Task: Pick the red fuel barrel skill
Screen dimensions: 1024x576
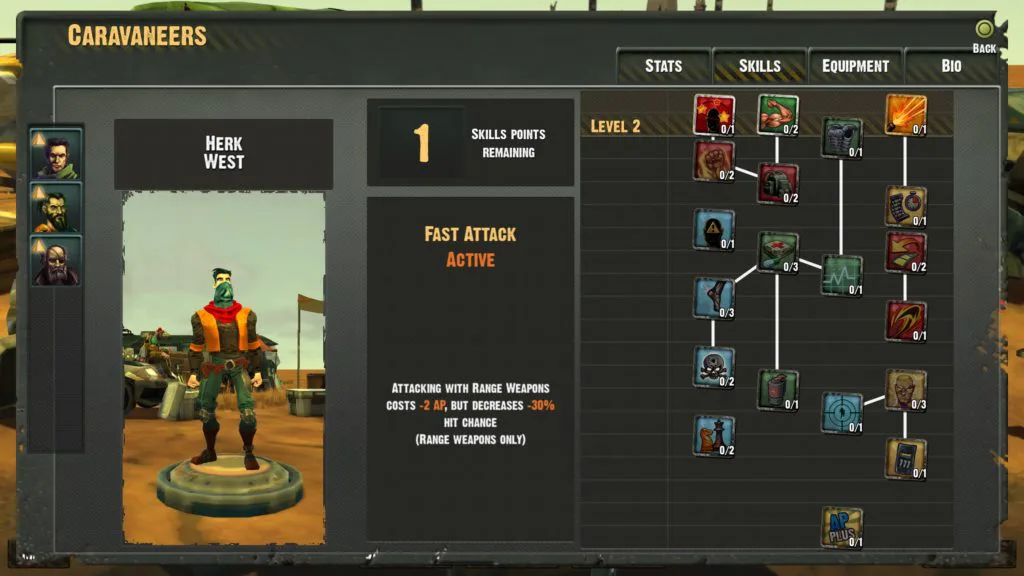Action: [x=777, y=389]
